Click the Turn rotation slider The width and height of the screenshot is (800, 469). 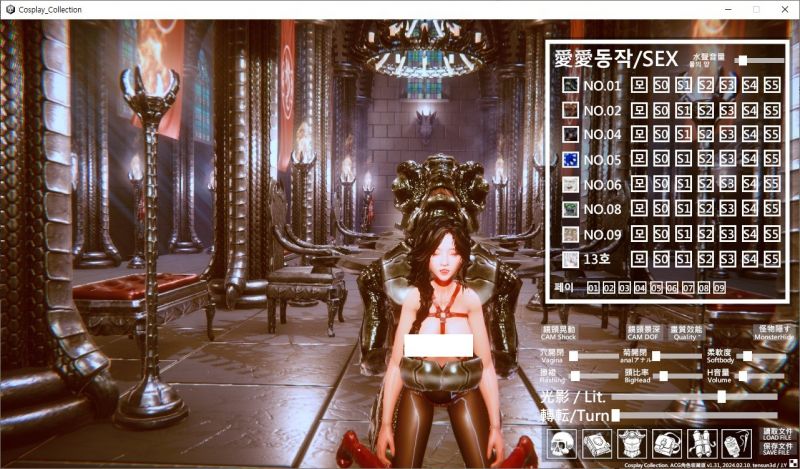click(616, 414)
